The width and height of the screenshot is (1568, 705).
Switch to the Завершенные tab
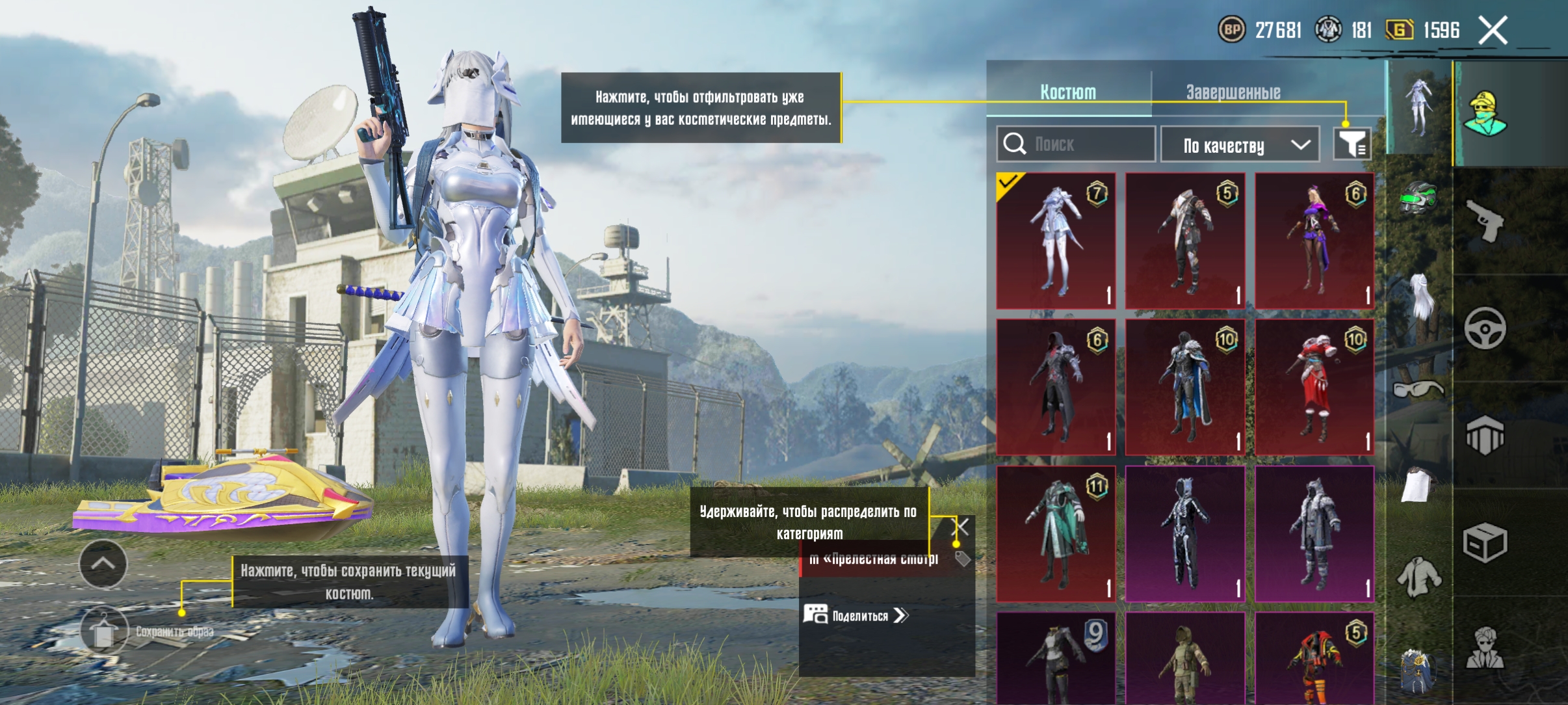[1233, 92]
